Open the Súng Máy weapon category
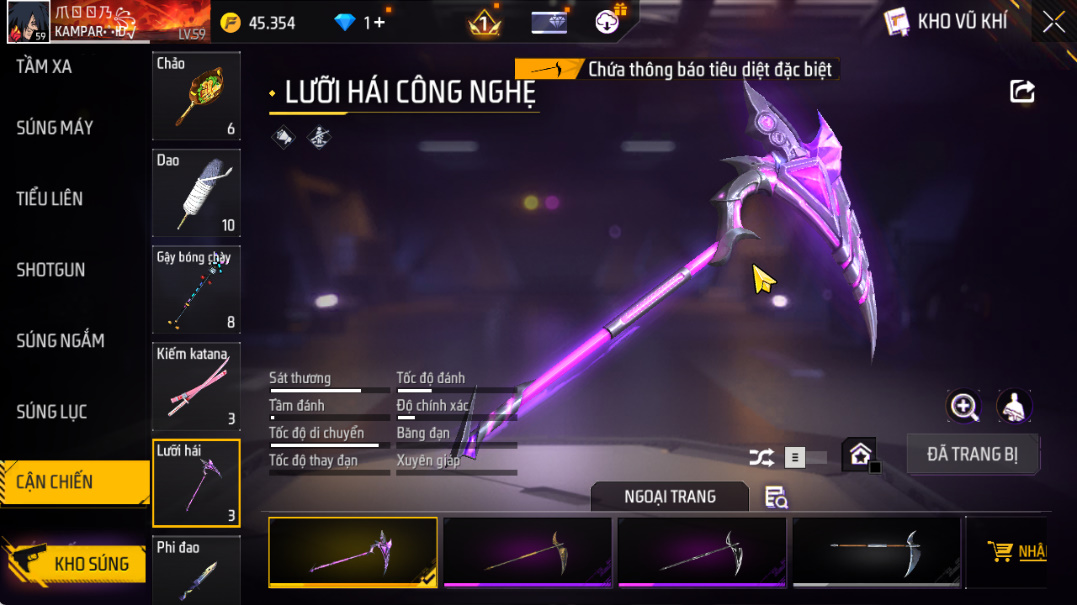 pyautogui.click(x=55, y=128)
